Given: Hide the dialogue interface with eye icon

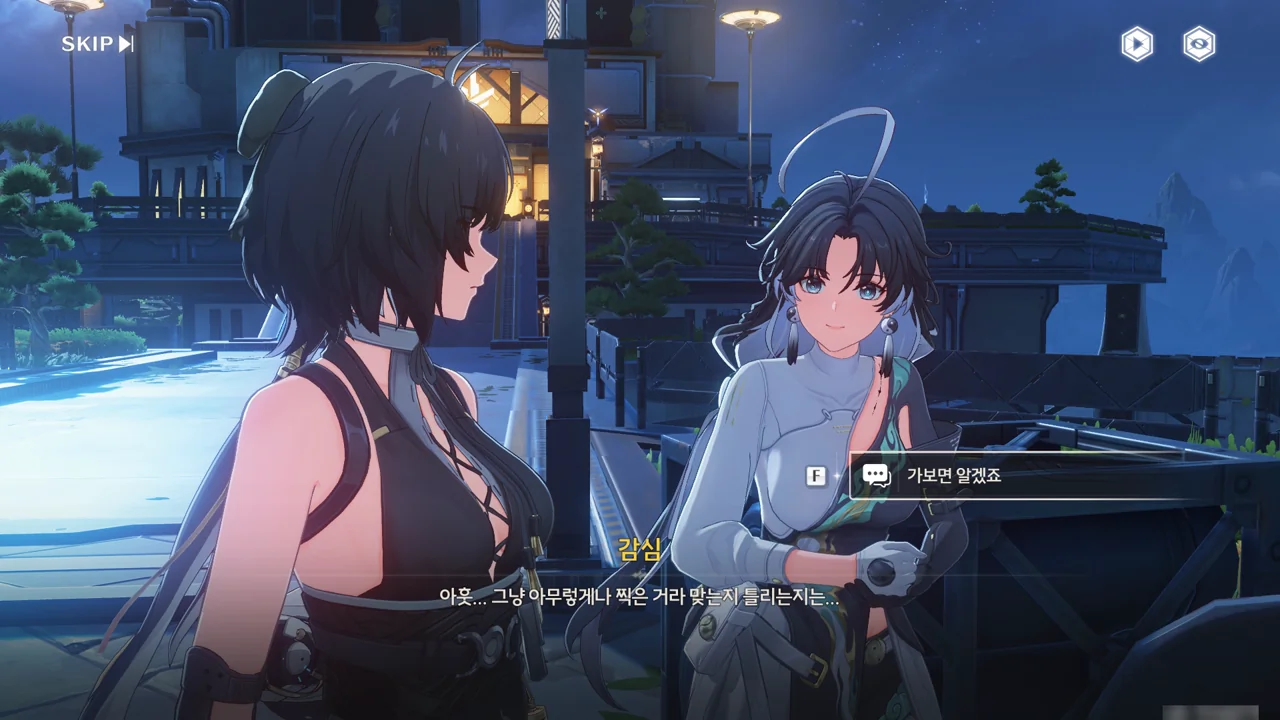Looking at the screenshot, I should point(1199,44).
